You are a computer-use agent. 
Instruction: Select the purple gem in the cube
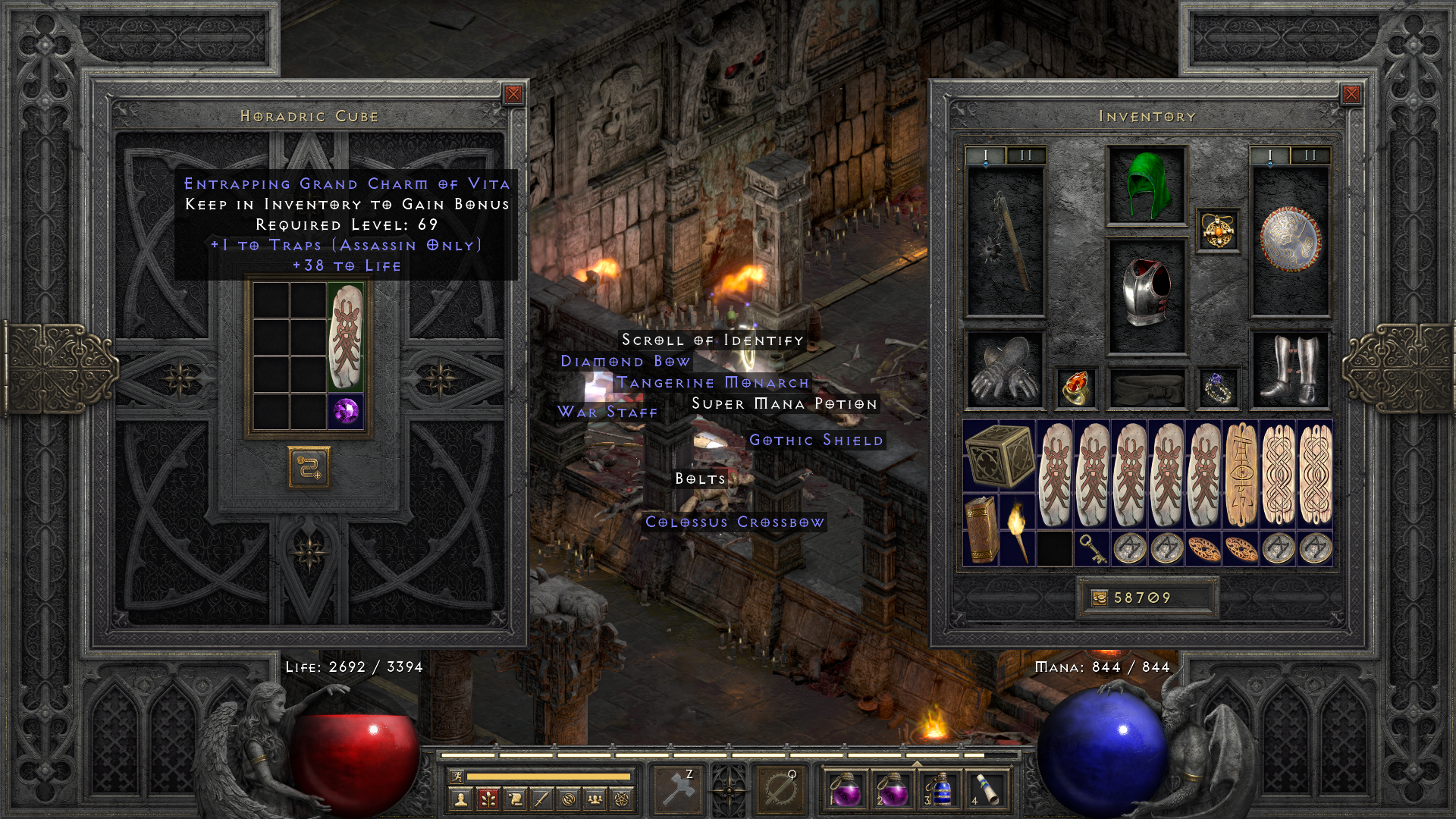pos(346,411)
